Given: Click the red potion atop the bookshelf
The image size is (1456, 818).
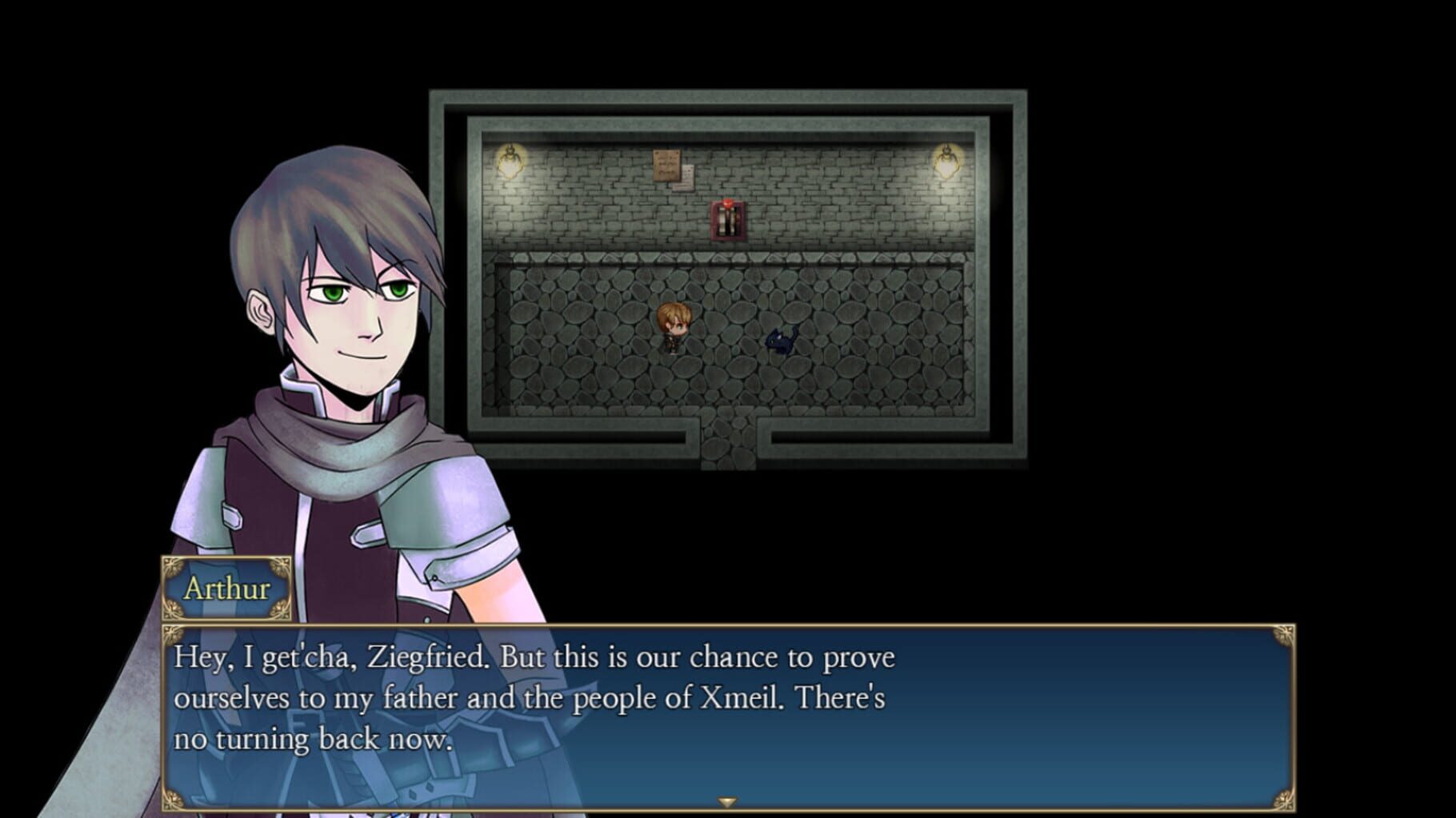Looking at the screenshot, I should 730,204.
